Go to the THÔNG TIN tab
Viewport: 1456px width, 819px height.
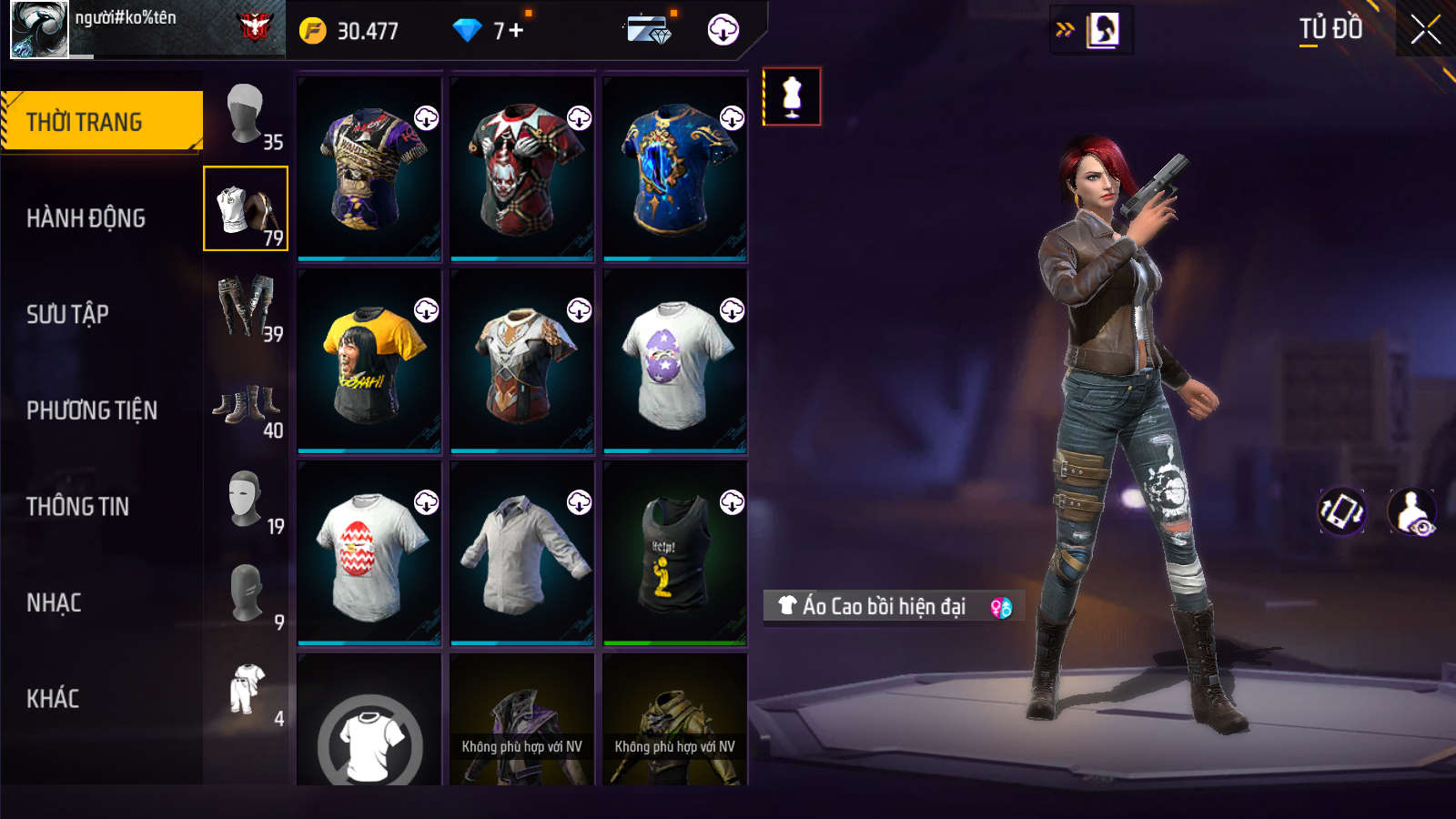(78, 507)
